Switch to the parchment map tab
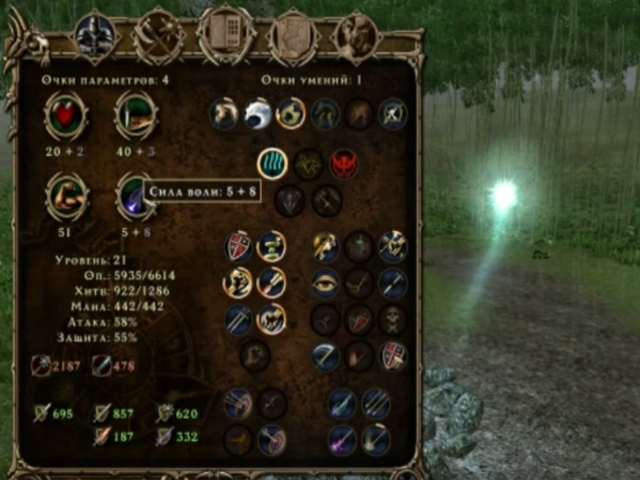Screen dimensions: 640x480 [292, 36]
